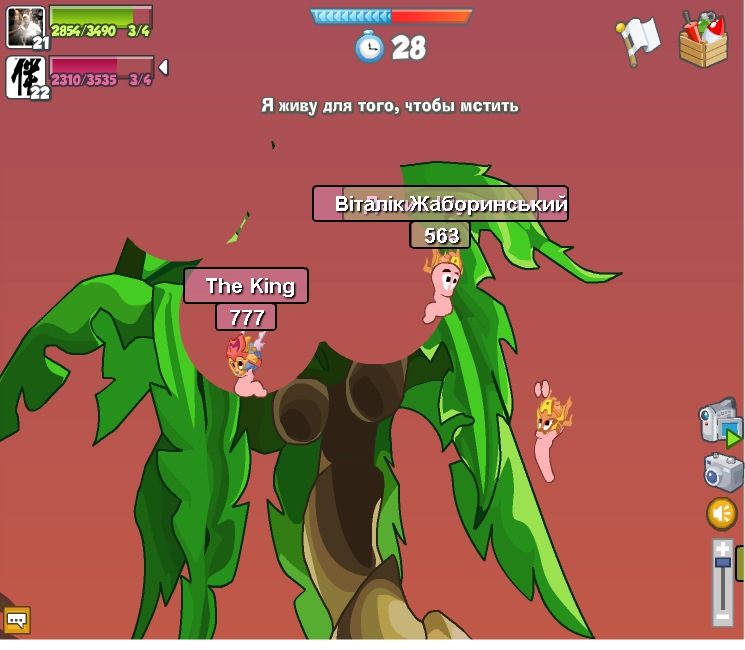The width and height of the screenshot is (745, 650).
Task: Select the level 22 player avatar
Action: pyautogui.click(x=25, y=76)
